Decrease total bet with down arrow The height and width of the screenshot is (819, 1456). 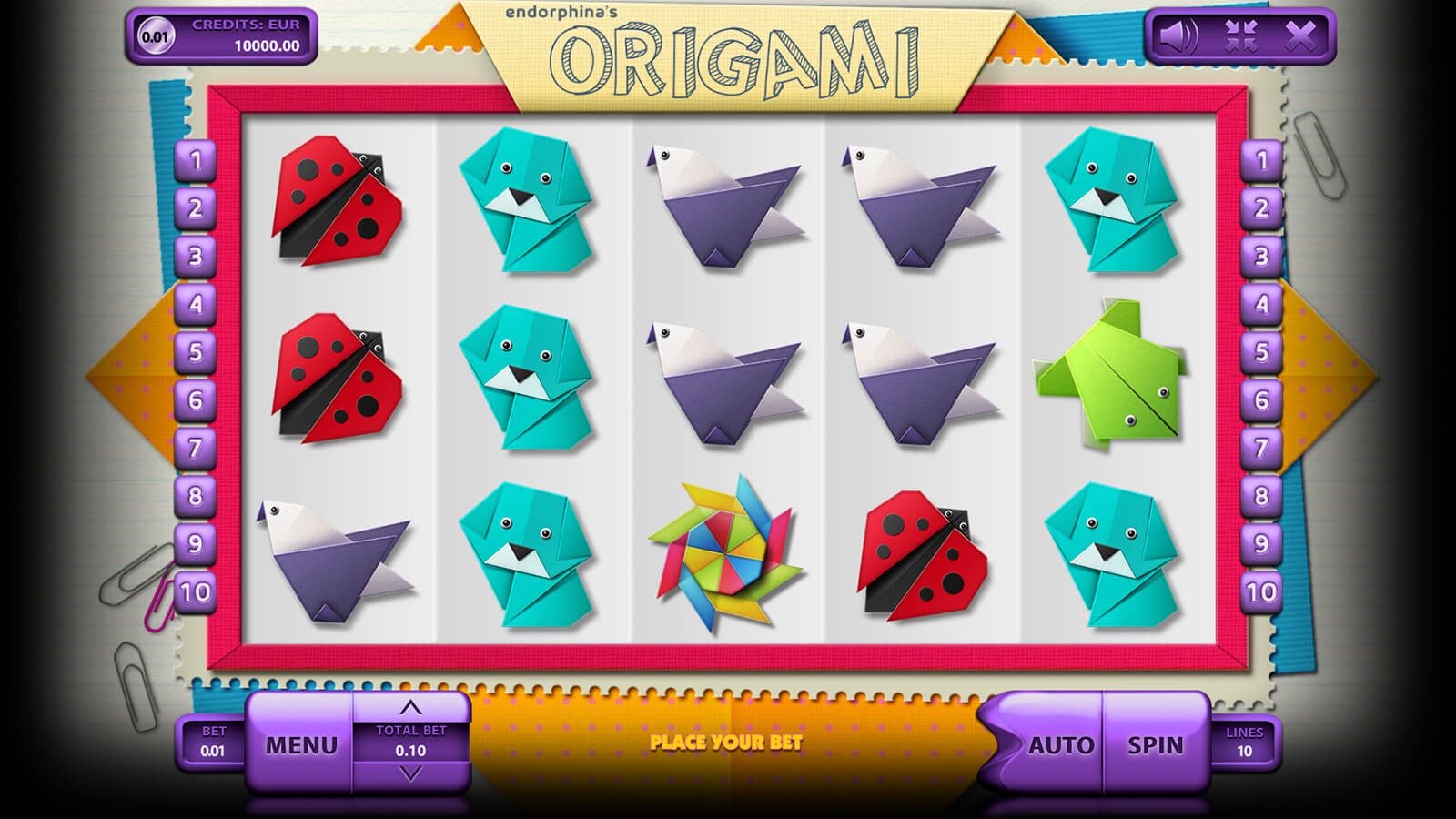tap(411, 774)
